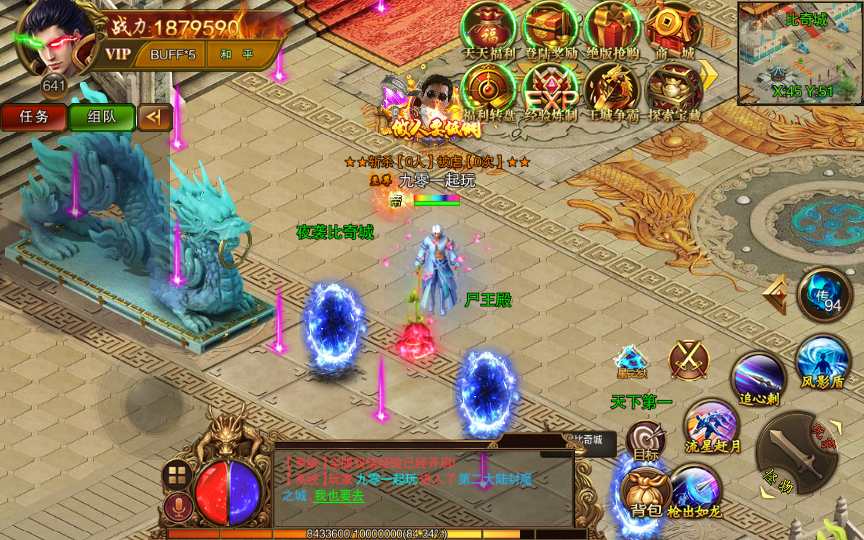Switch to the 组队 team tab

(102, 117)
